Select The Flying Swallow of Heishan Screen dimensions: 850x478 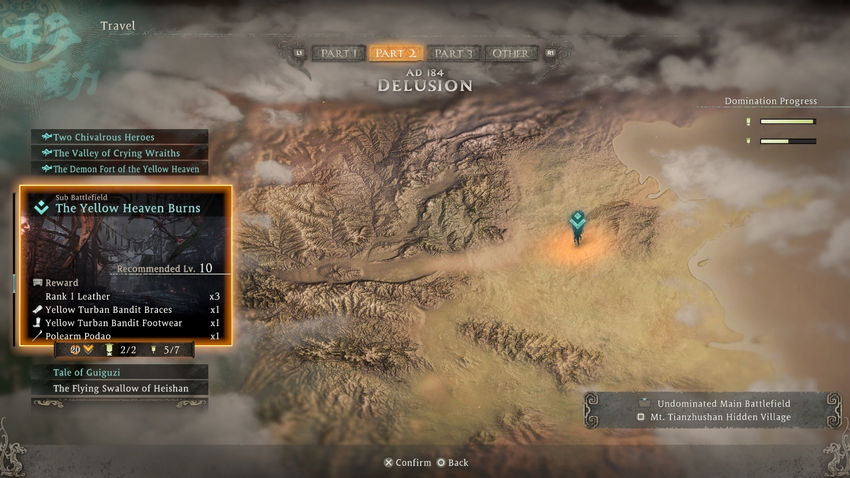click(x=119, y=388)
